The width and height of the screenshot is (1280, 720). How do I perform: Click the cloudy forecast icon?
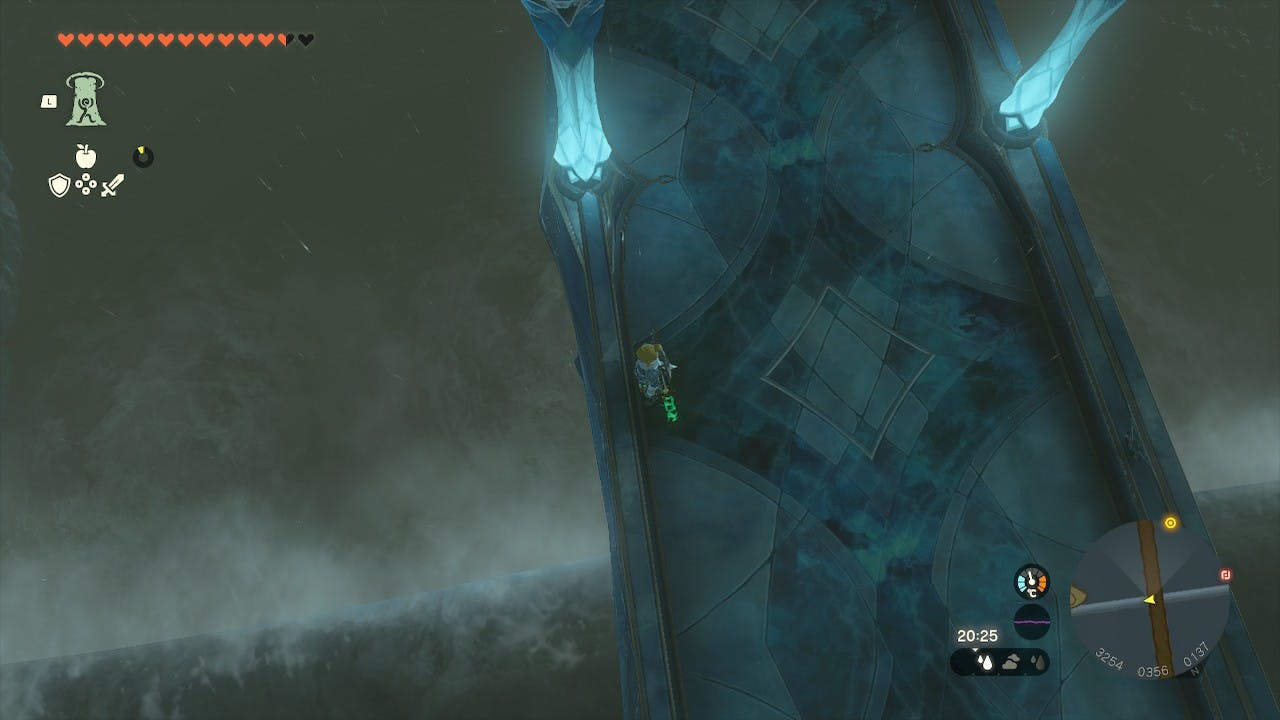click(1011, 661)
